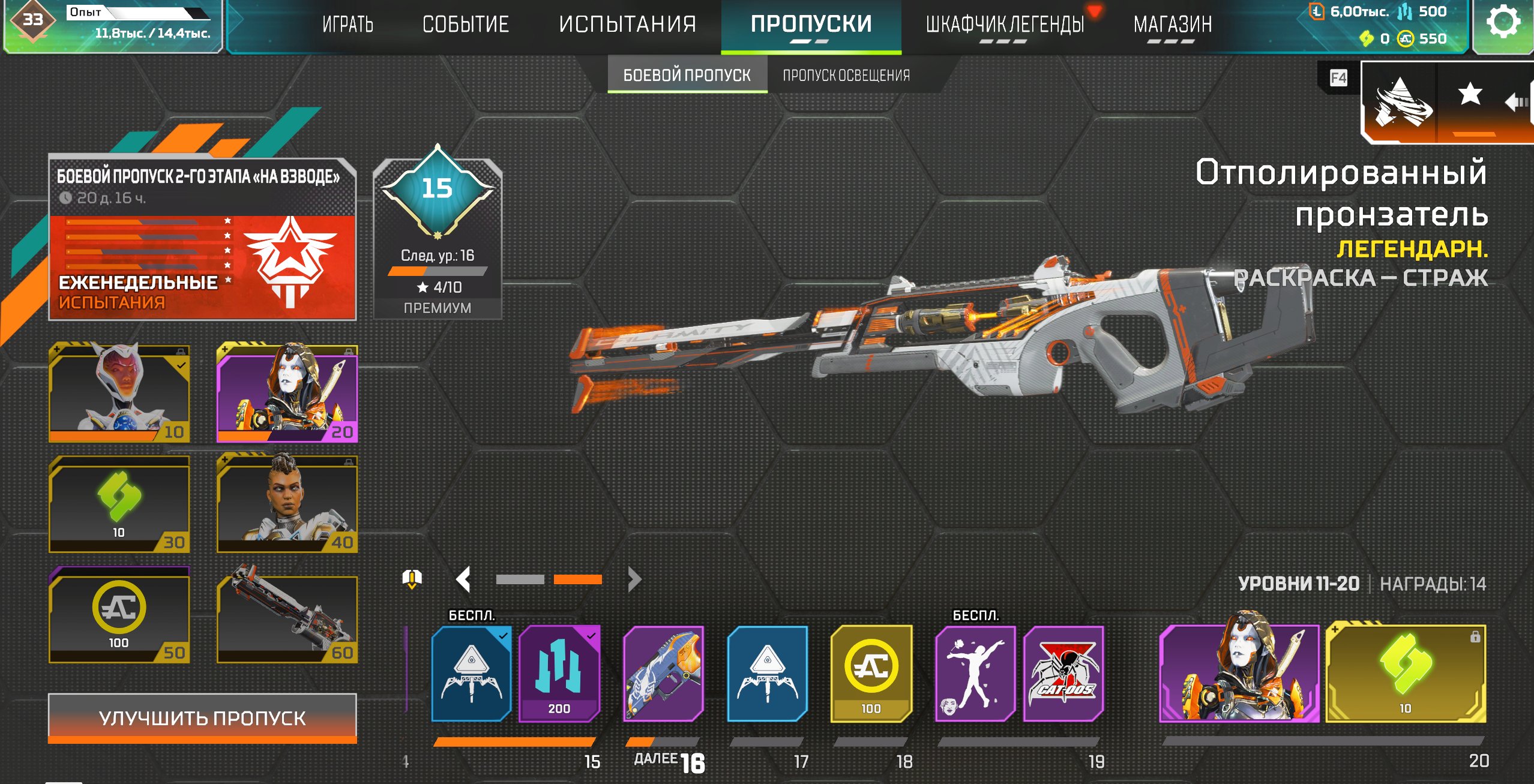Open the ЕЖЕНЕДЕЛЬНЫЕ ИСПЫТАНИЯ banner
Viewport: 1534px width, 784px height.
203,267
